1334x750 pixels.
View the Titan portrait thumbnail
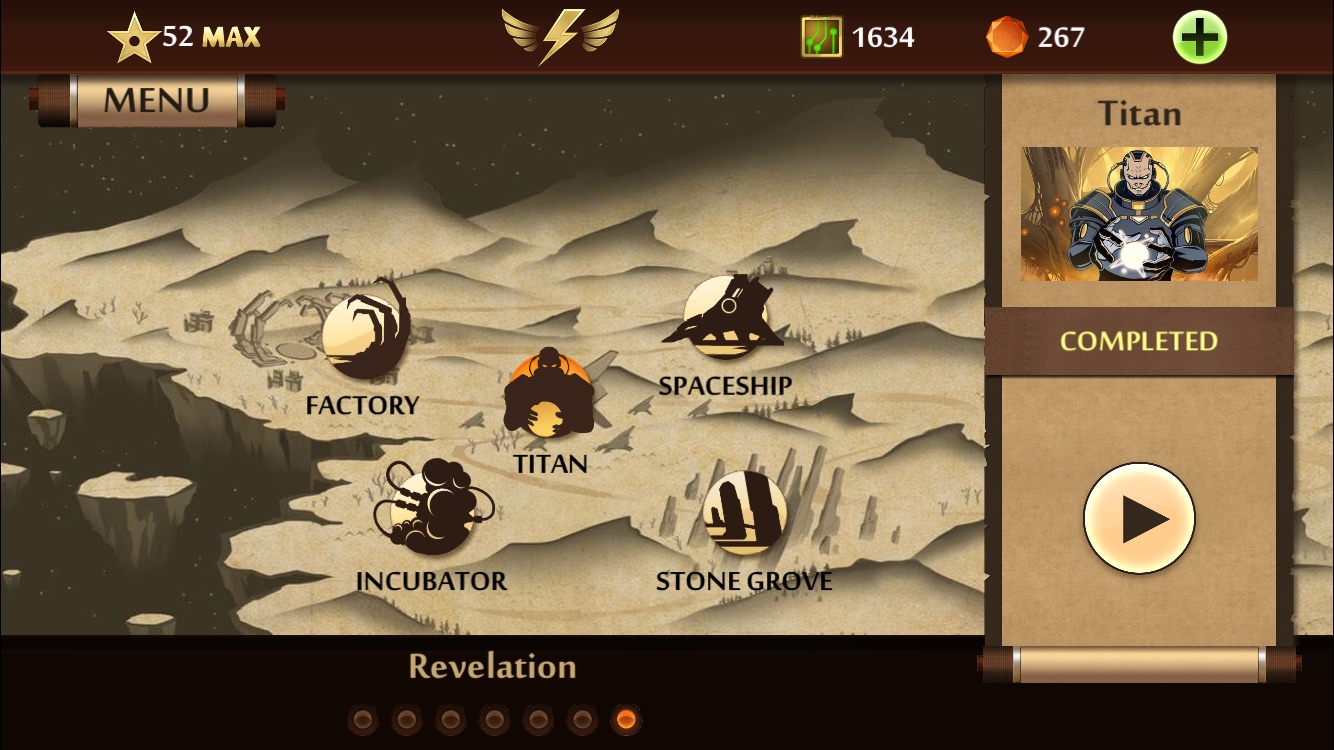(x=1139, y=214)
